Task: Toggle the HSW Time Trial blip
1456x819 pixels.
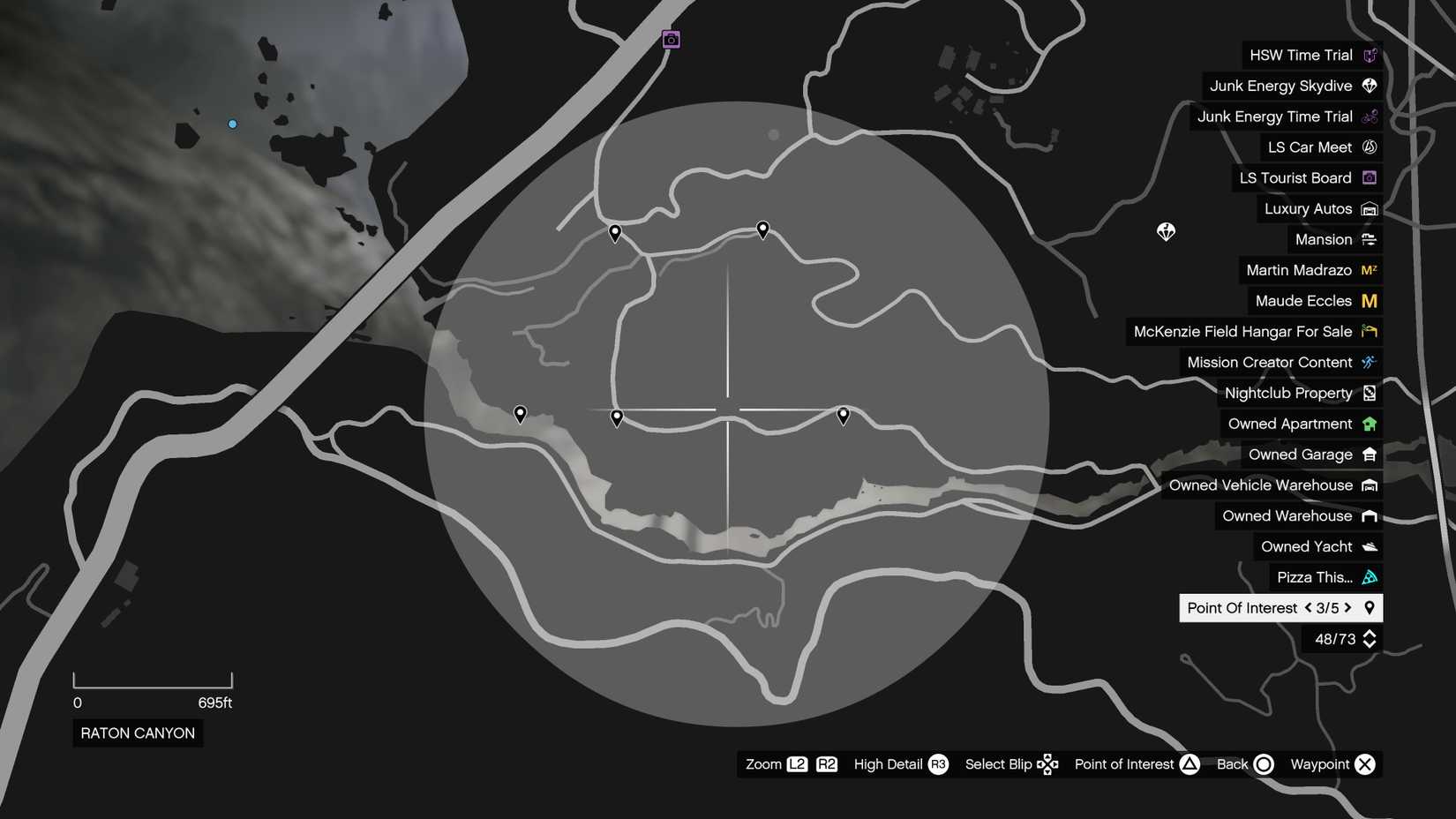Action: [1369, 55]
